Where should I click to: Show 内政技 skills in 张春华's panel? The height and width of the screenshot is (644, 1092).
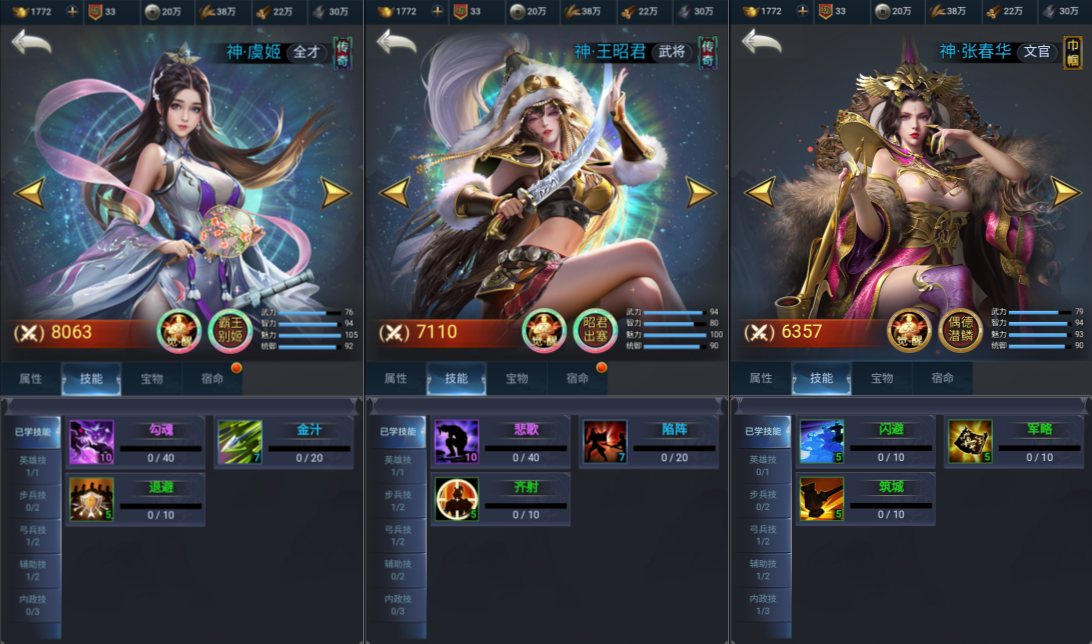click(762, 604)
